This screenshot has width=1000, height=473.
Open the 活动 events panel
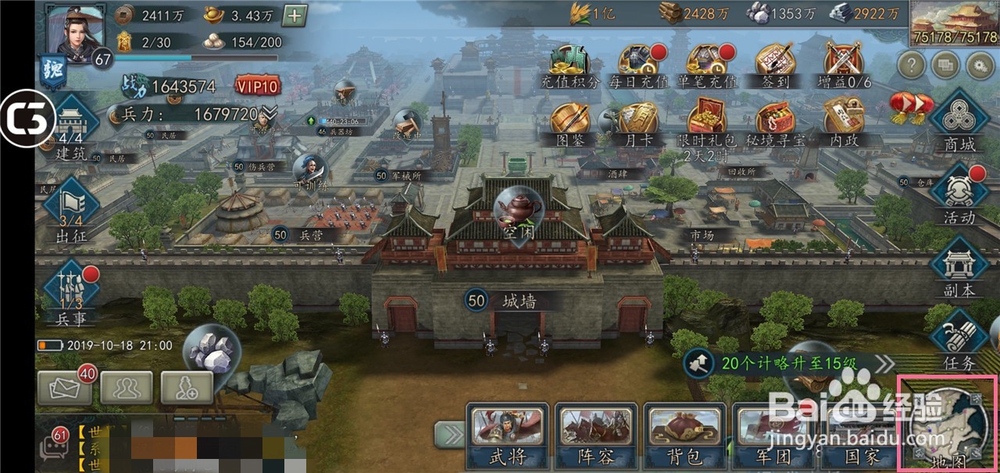tap(958, 196)
